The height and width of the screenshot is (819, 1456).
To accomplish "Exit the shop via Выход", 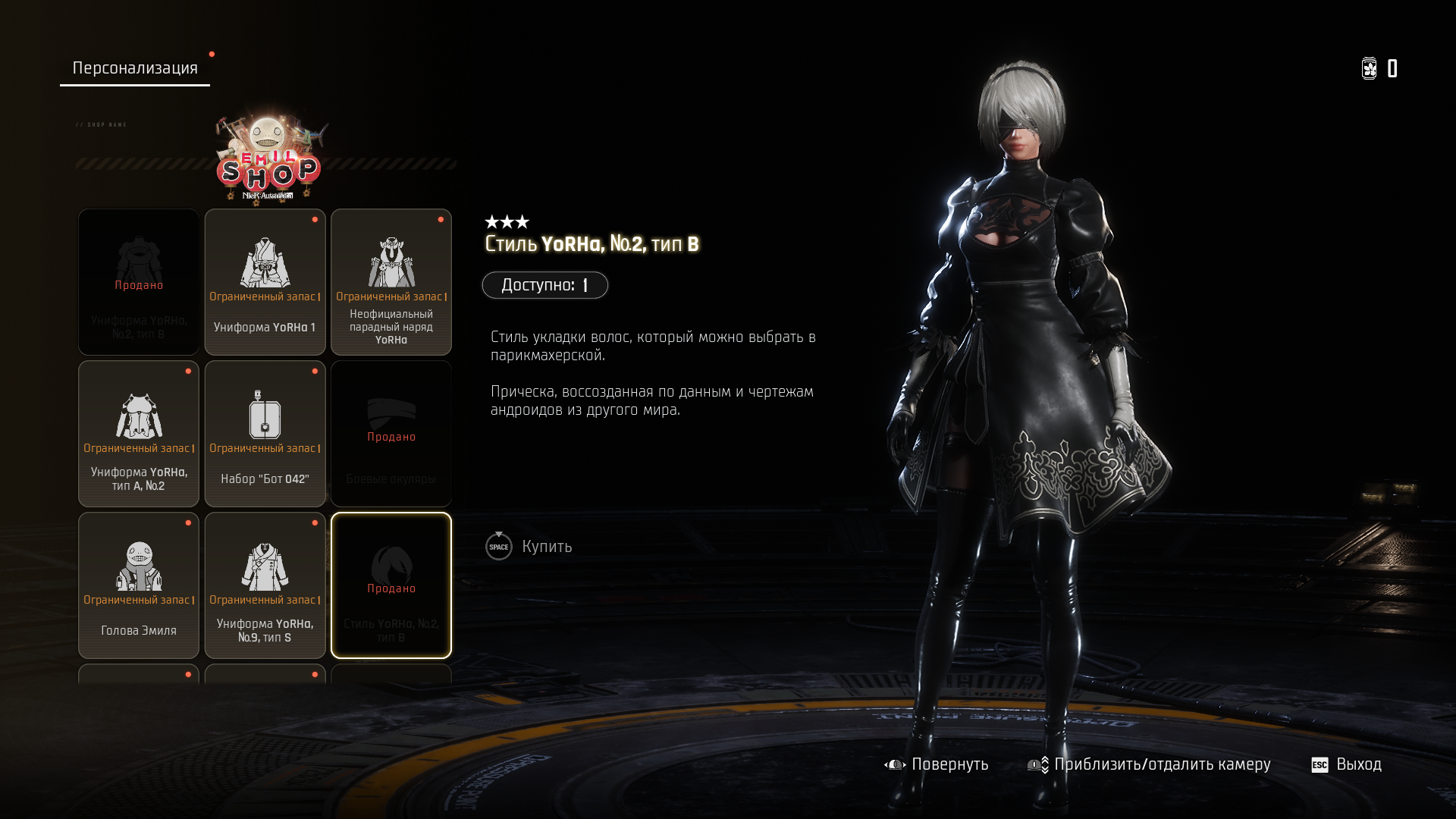I will (1347, 764).
